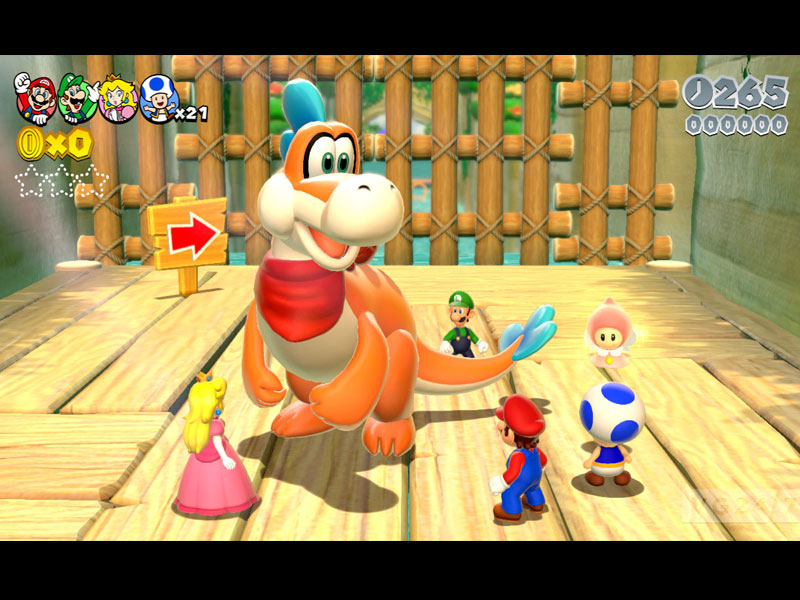Select the gold coin counter icon
800x600 pixels.
pos(30,144)
